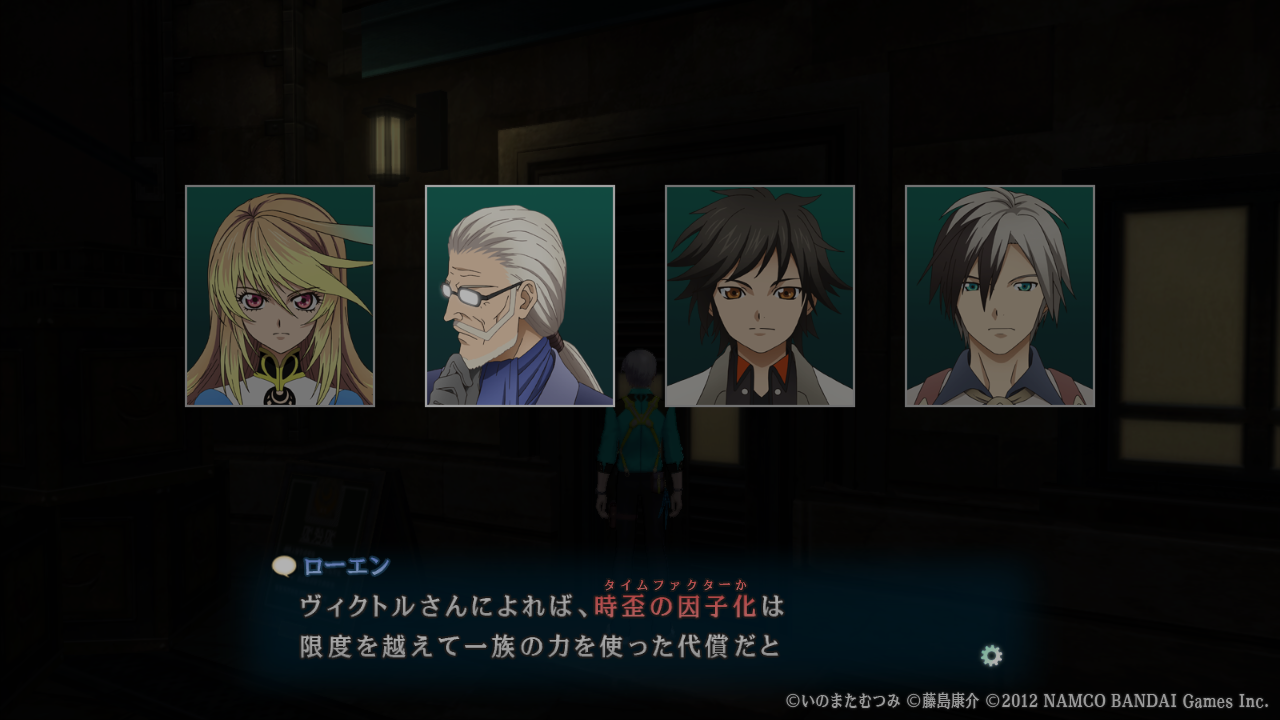Select the blonde woman's skit portrait

click(280, 296)
